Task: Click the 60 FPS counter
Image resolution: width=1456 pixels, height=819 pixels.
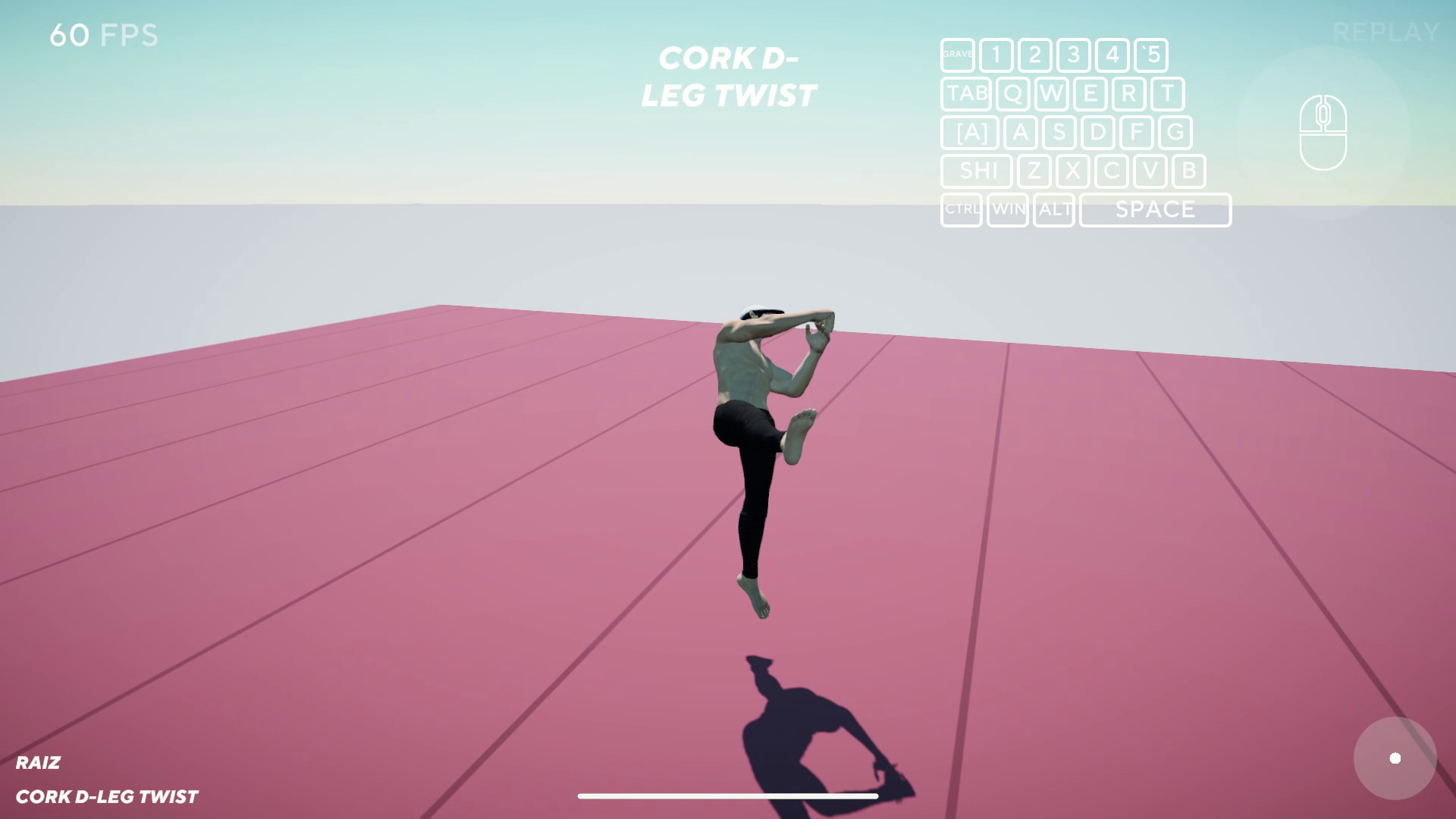Action: [x=104, y=35]
